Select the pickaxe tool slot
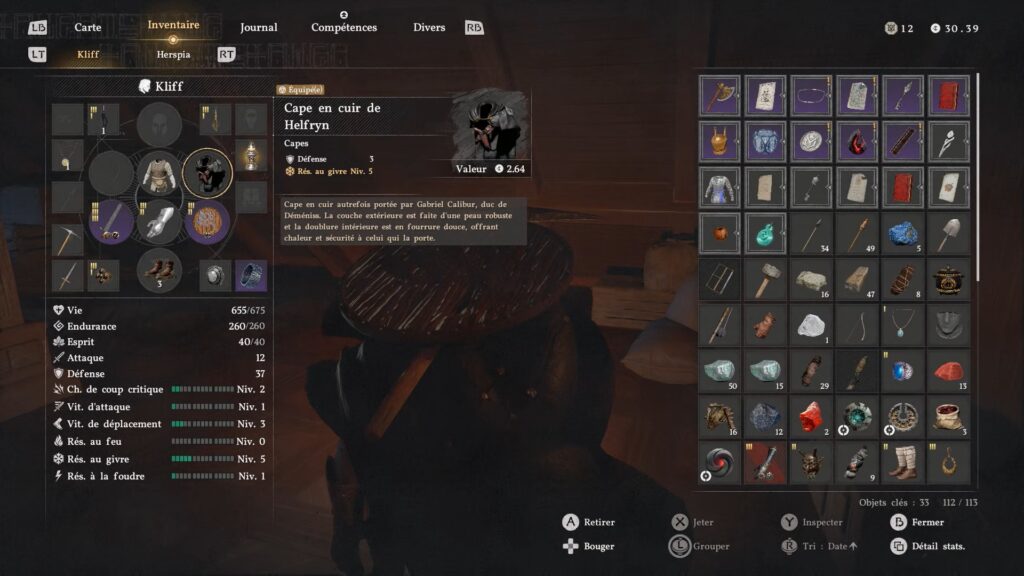Screen dimensions: 1024x576 [68, 239]
